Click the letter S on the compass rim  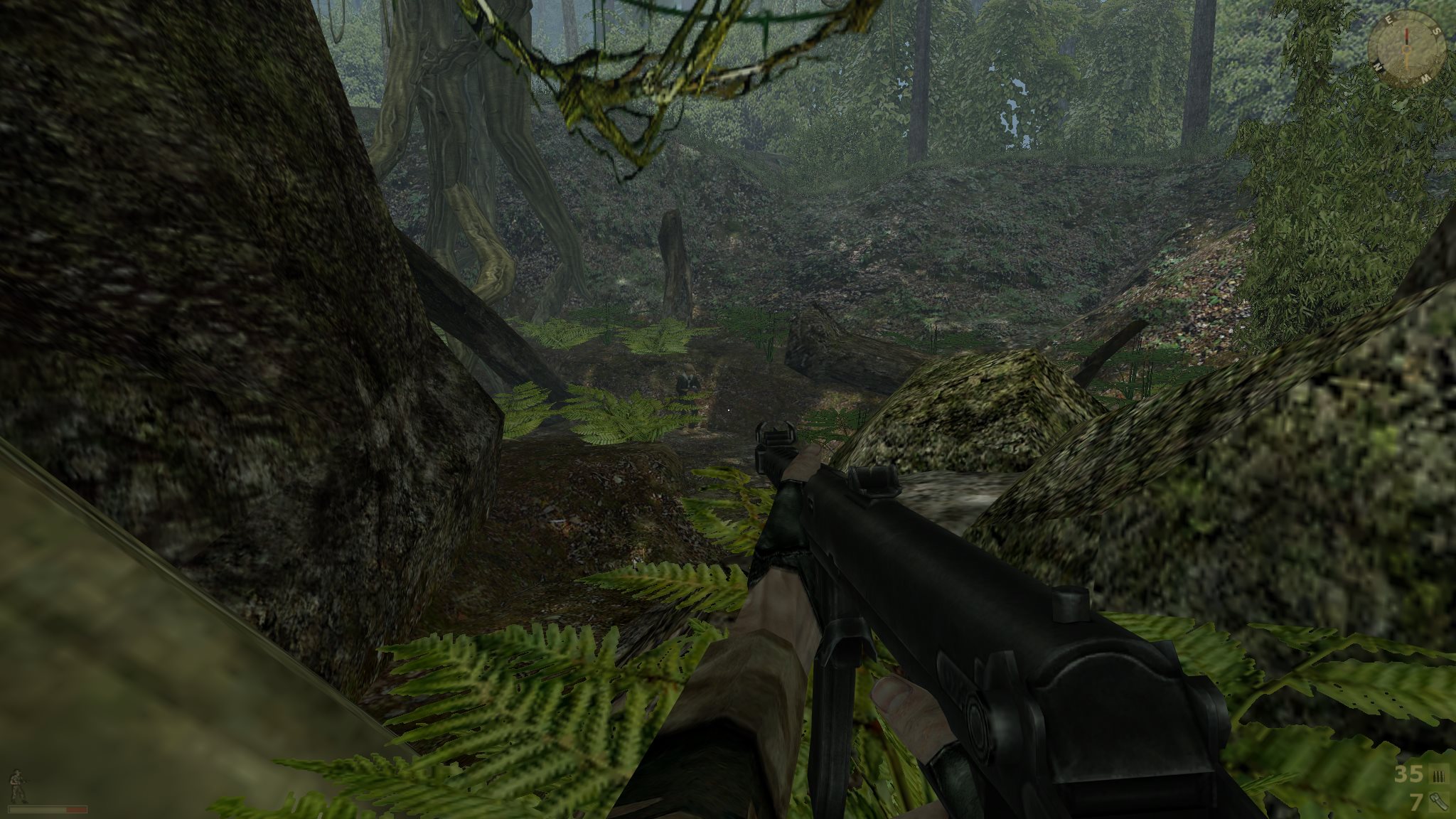(x=1436, y=32)
